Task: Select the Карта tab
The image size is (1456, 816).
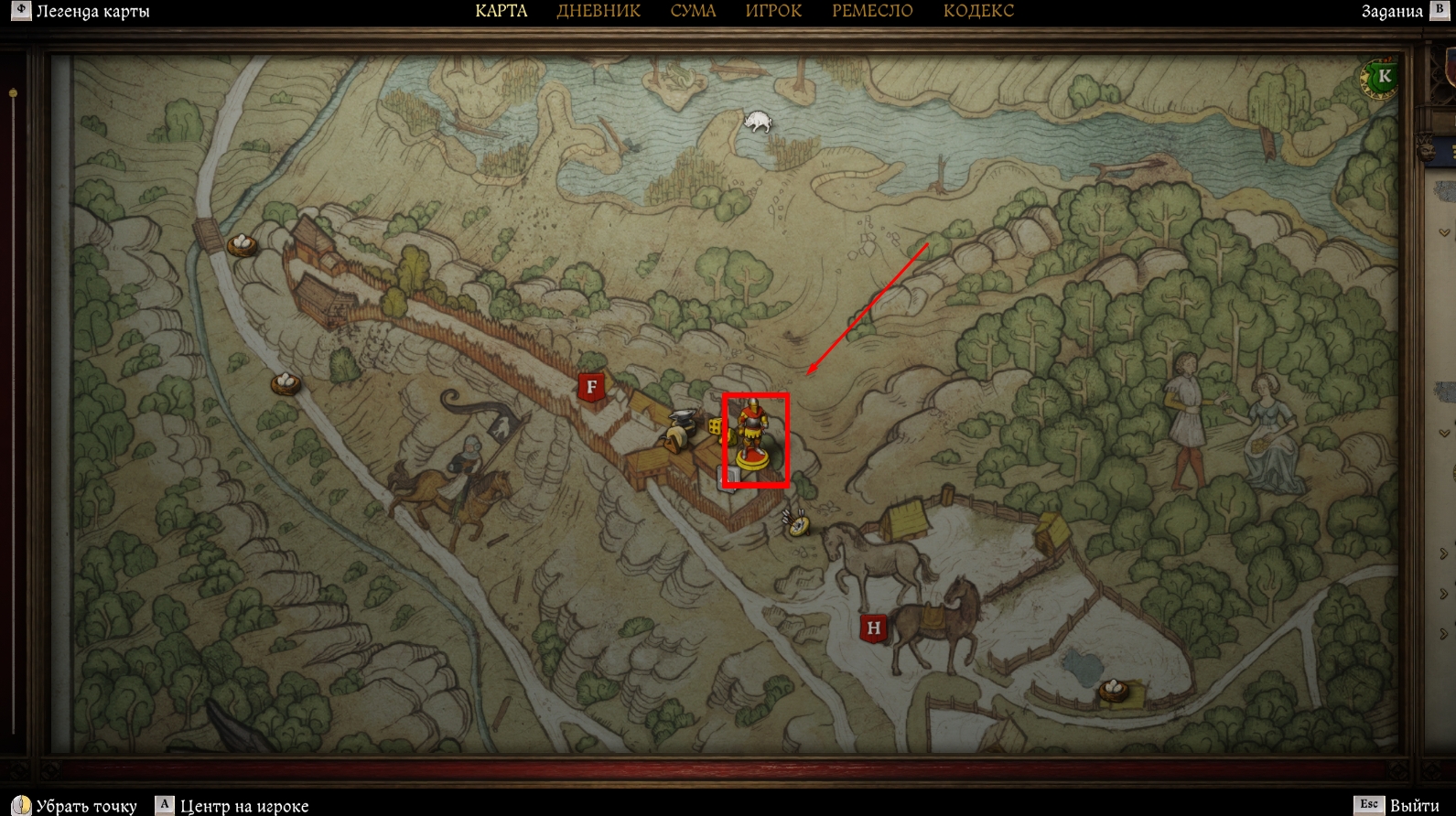Action: click(502, 11)
